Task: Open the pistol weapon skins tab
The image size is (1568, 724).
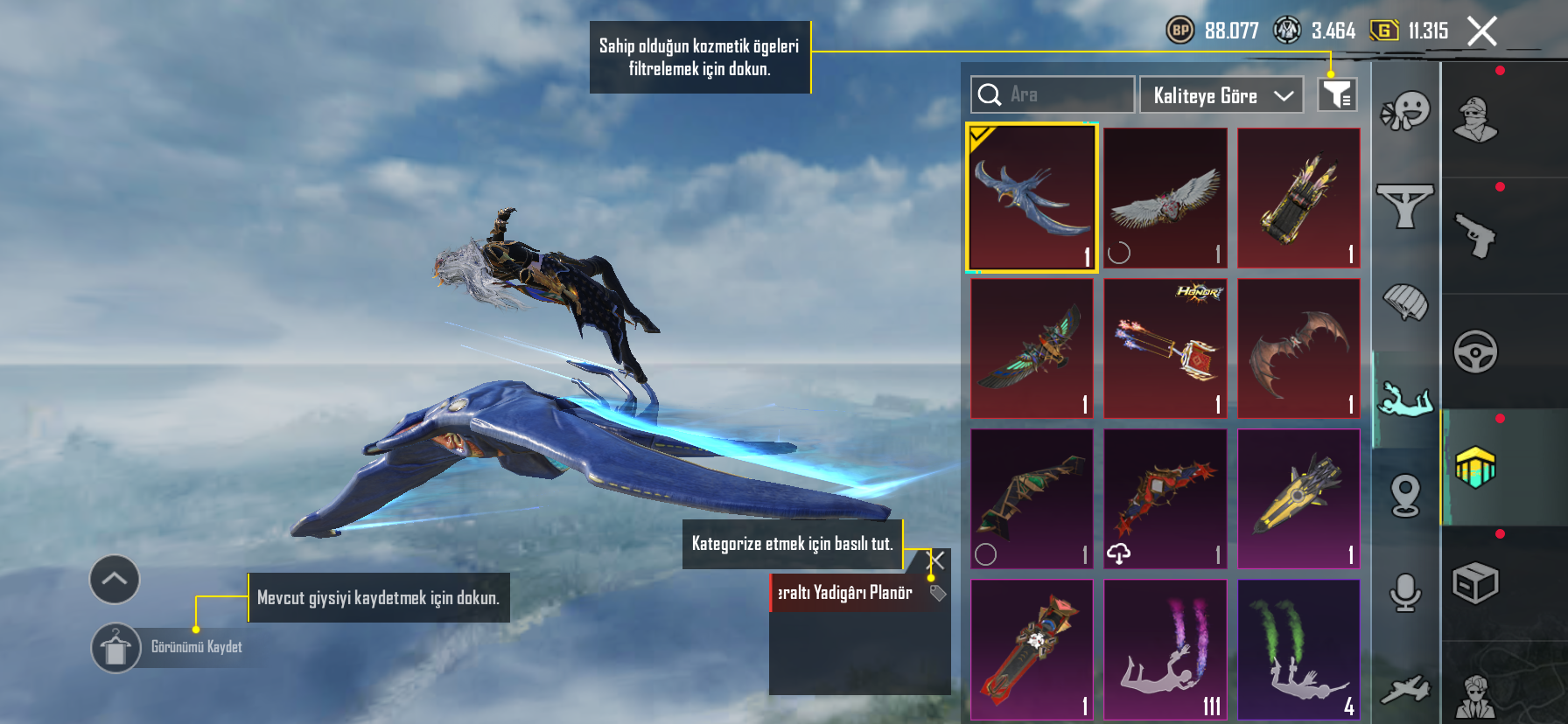Action: click(x=1476, y=234)
